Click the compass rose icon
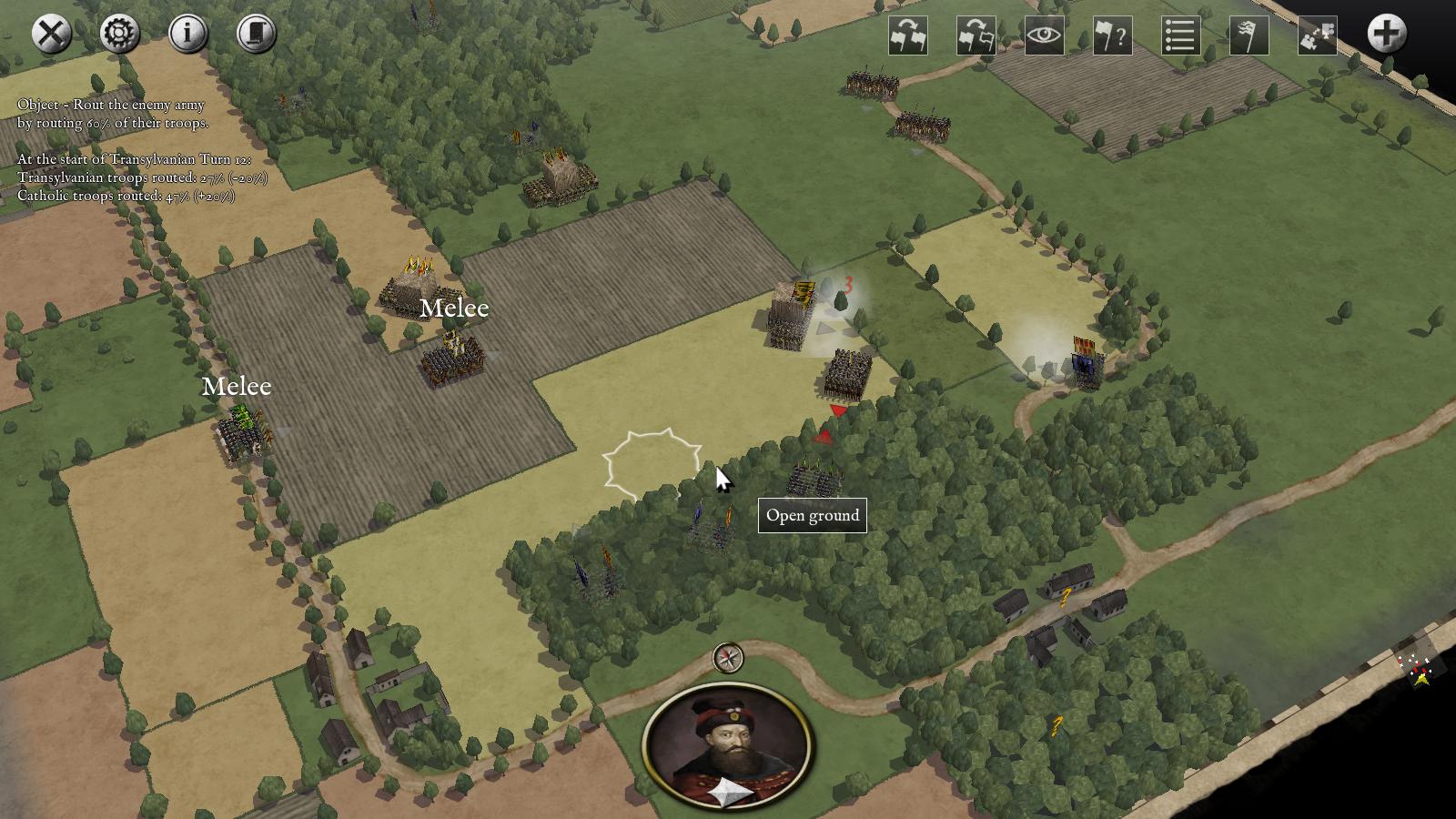 pos(728,657)
